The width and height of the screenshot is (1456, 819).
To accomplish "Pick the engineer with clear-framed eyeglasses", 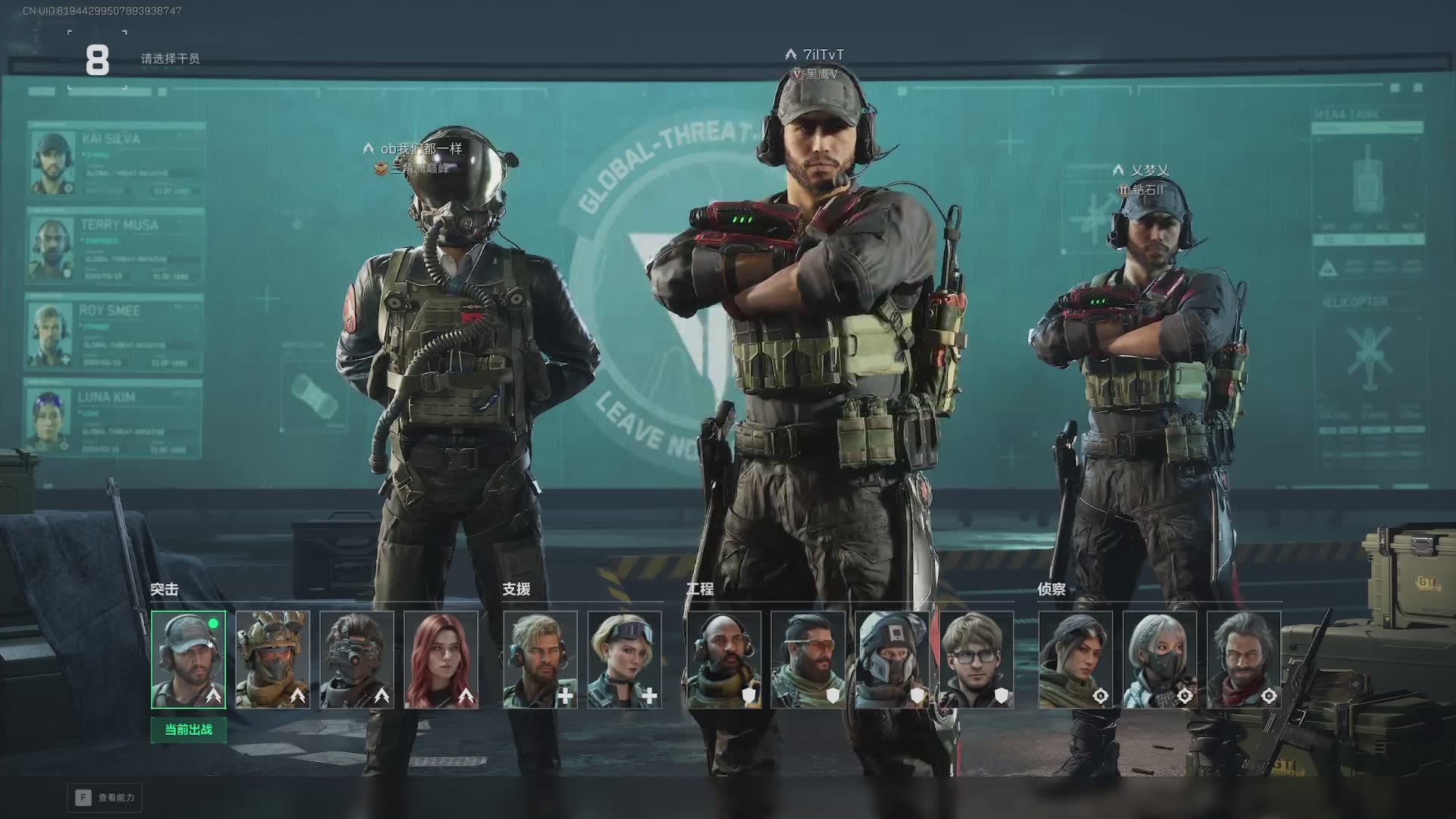I will 976,660.
